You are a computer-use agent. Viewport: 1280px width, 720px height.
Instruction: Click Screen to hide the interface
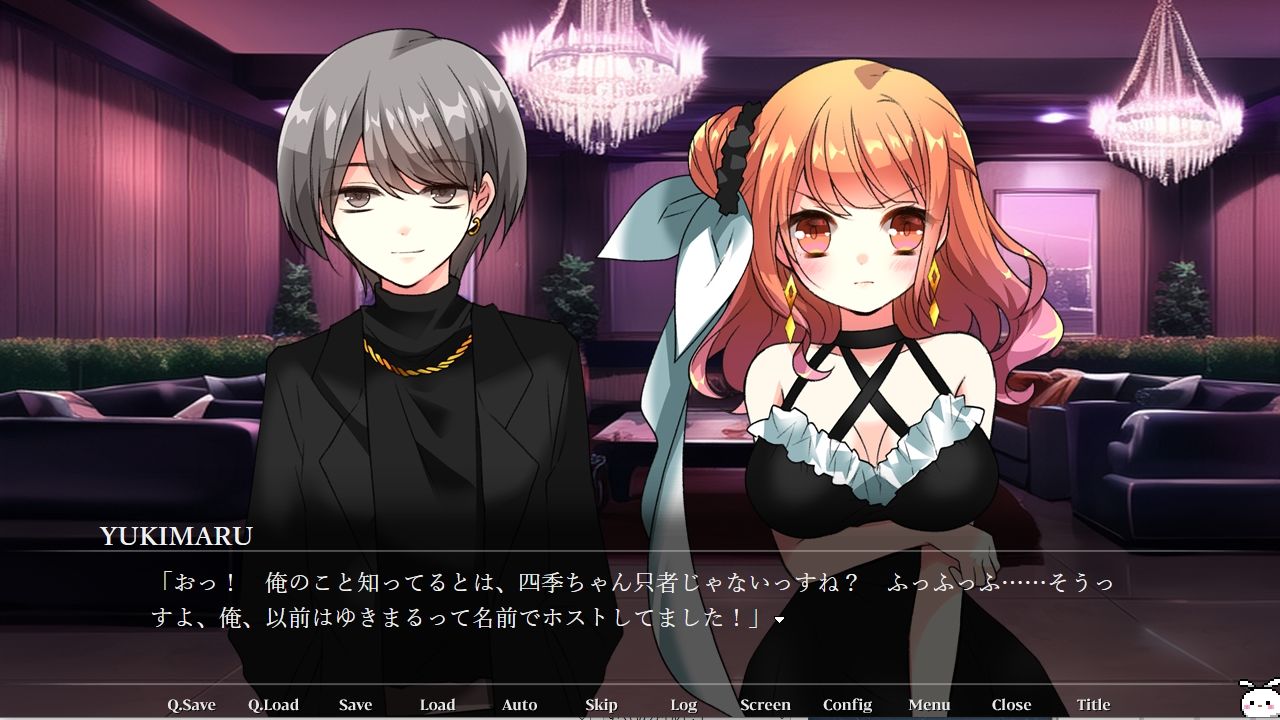[x=765, y=704]
